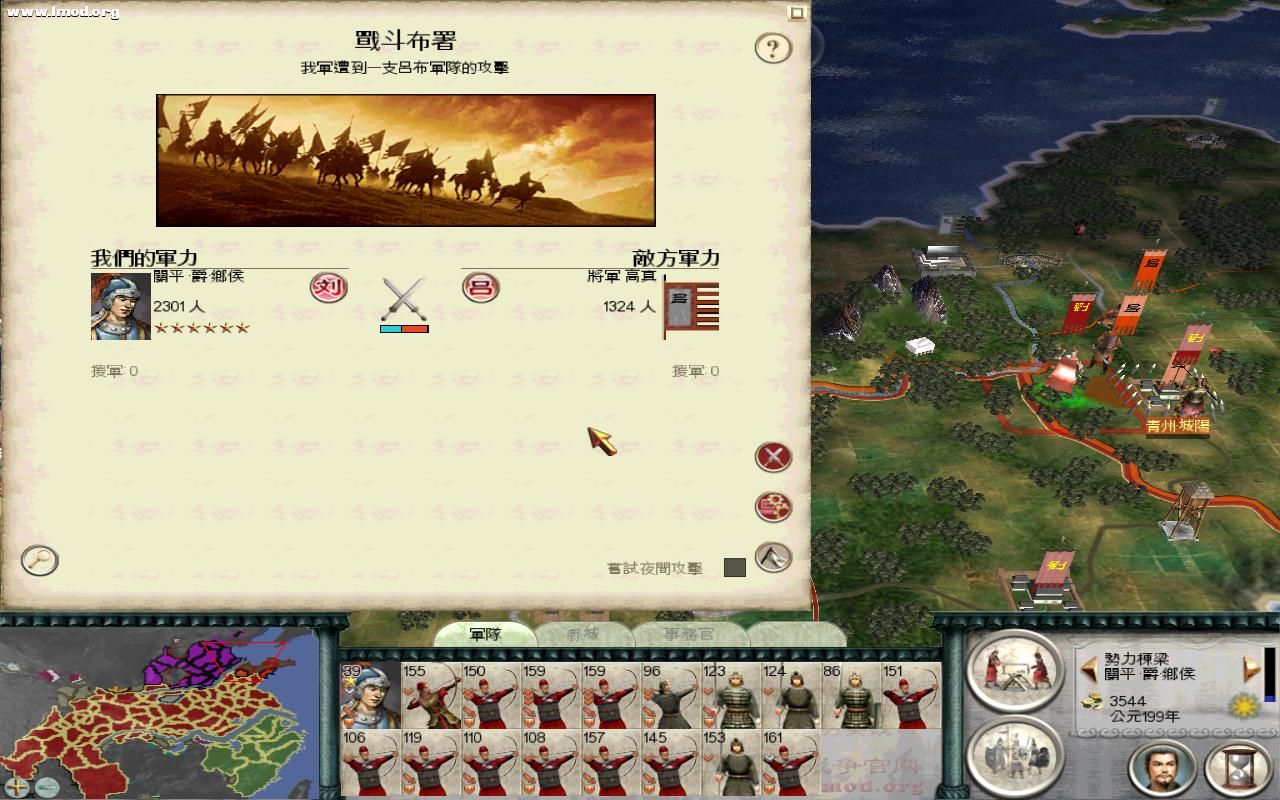Open the military forces review round icon

pyautogui.click(x=1015, y=757)
